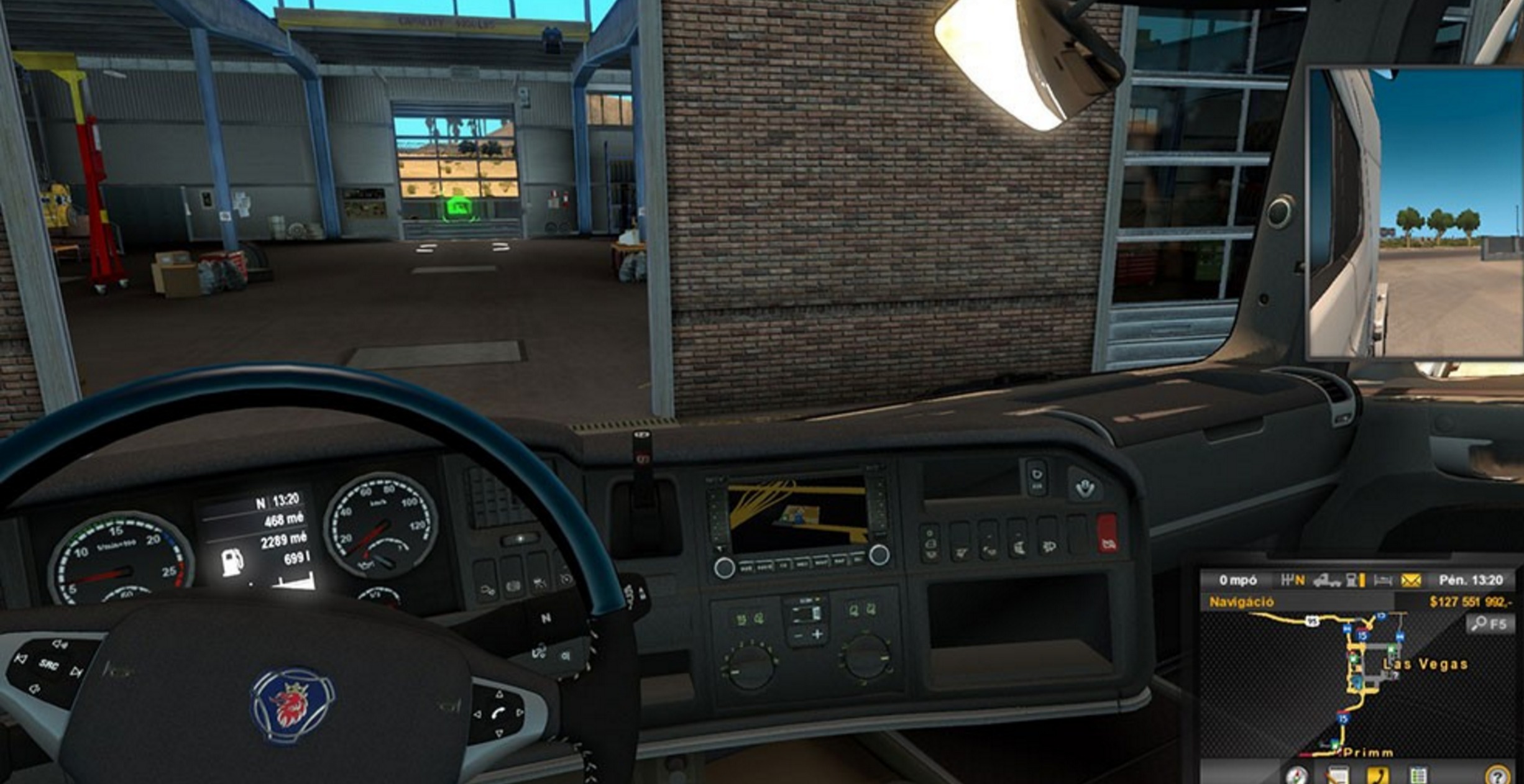Open the notepad job info tab

pos(1338,775)
